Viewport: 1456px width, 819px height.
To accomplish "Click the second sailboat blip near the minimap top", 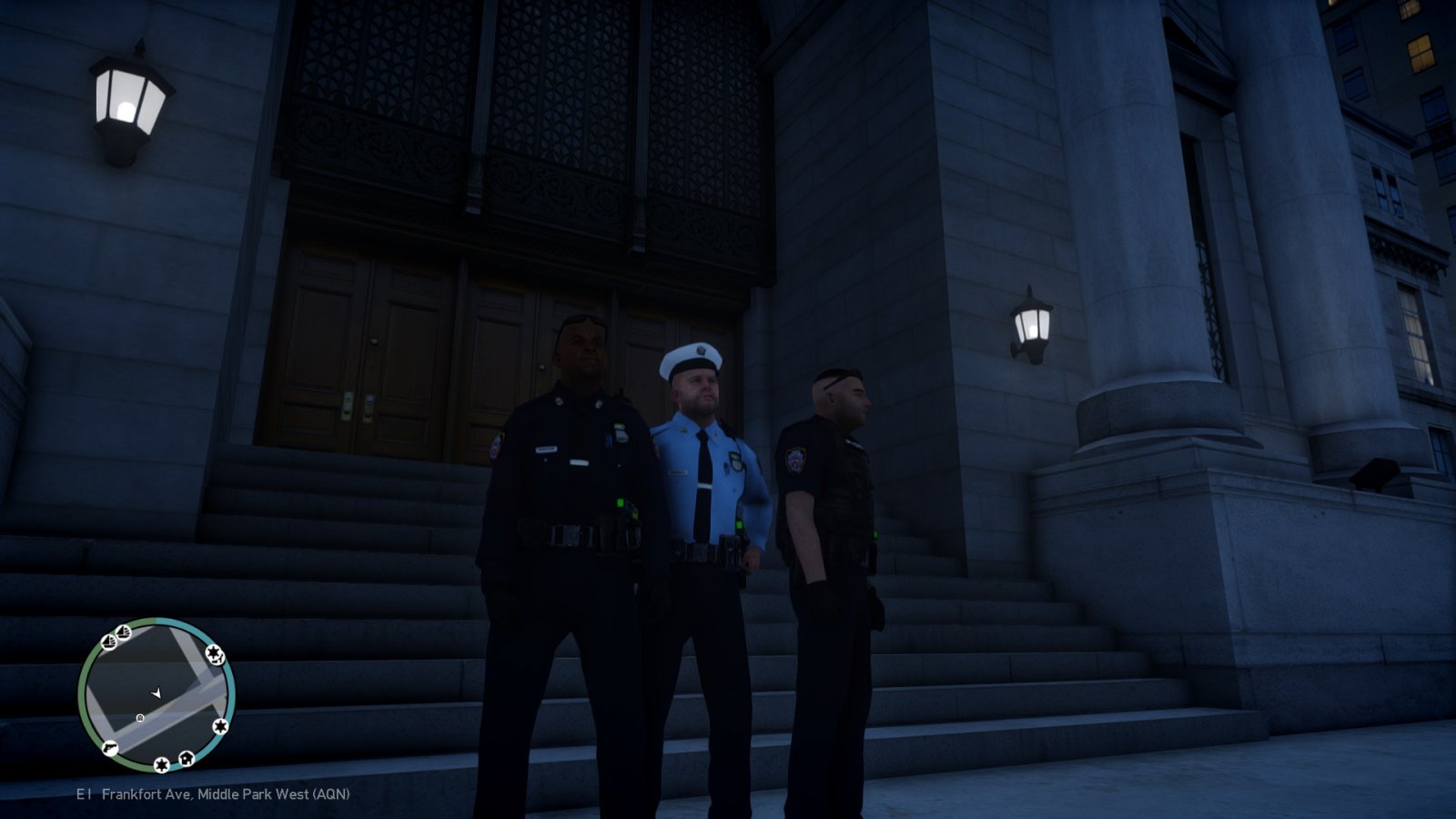I will tap(122, 632).
